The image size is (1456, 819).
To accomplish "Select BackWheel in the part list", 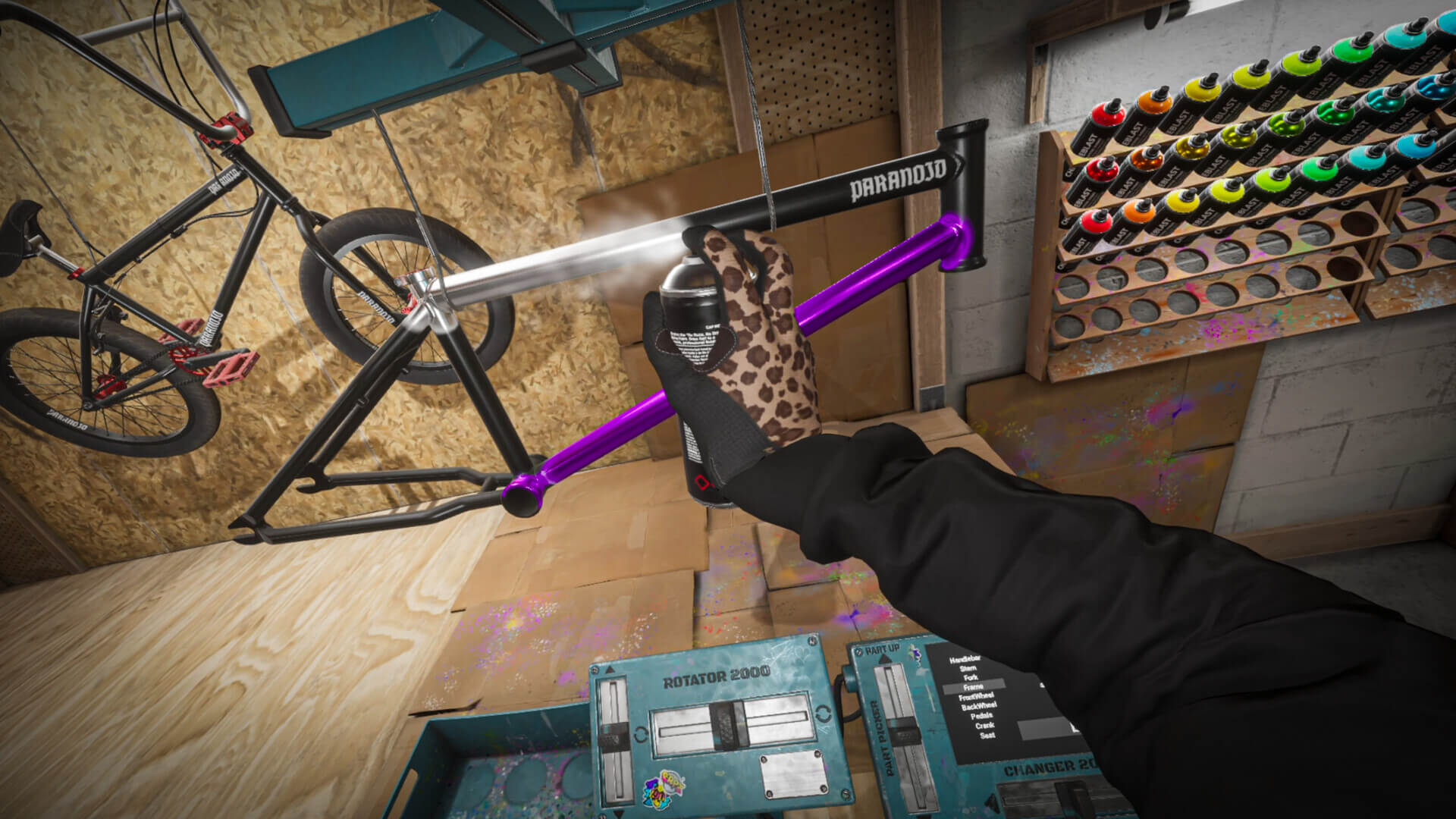I will click(979, 707).
